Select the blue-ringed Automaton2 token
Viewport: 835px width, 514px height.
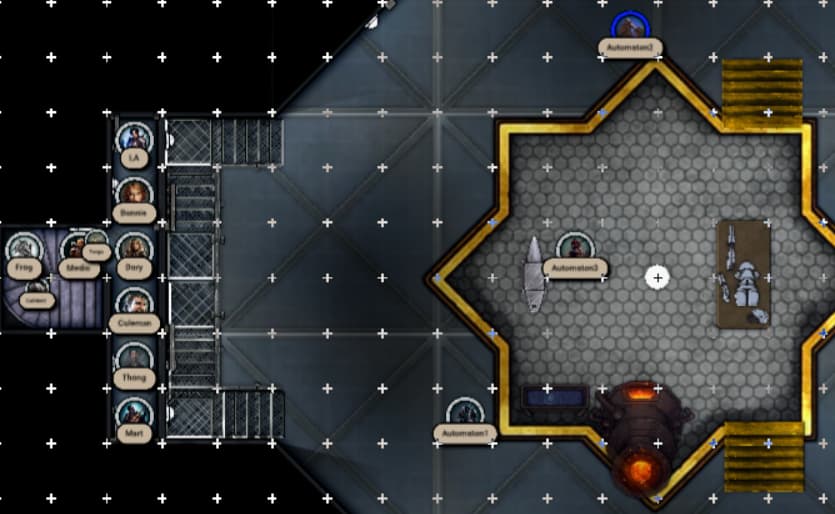point(629,27)
